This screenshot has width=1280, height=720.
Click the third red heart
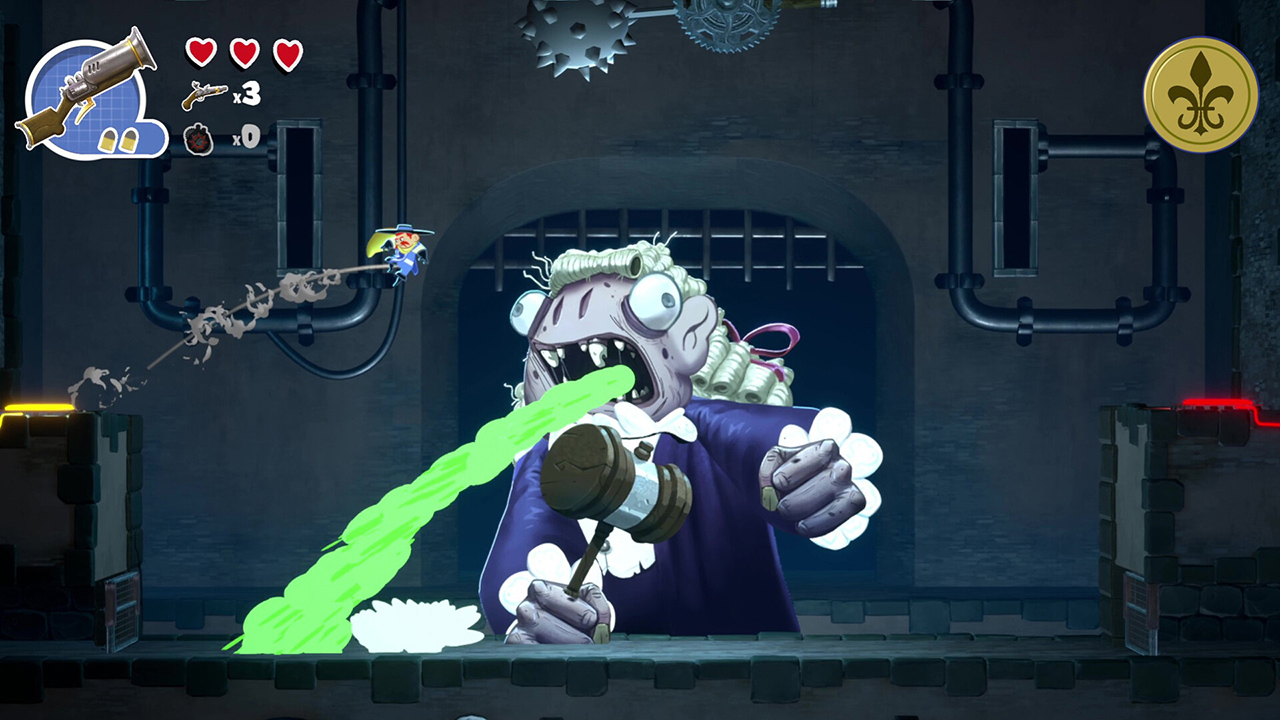click(x=288, y=52)
